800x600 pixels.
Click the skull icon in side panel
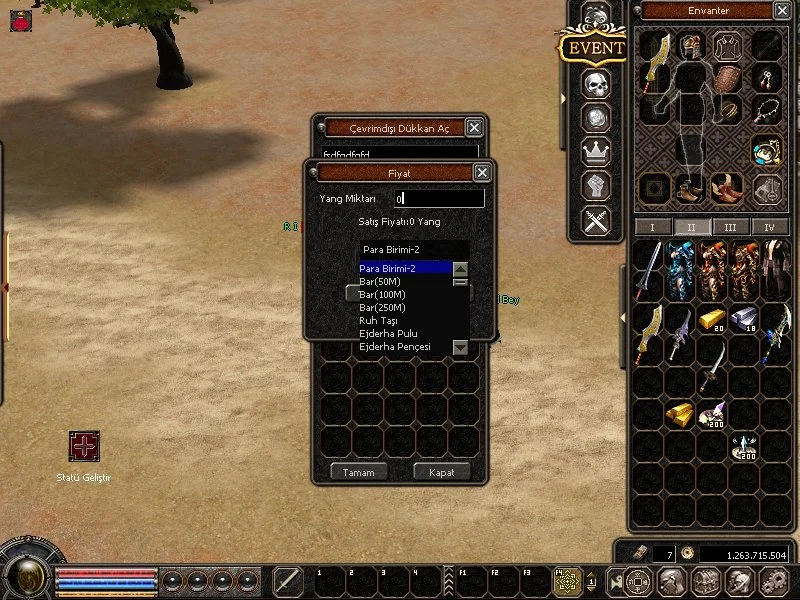pos(596,83)
